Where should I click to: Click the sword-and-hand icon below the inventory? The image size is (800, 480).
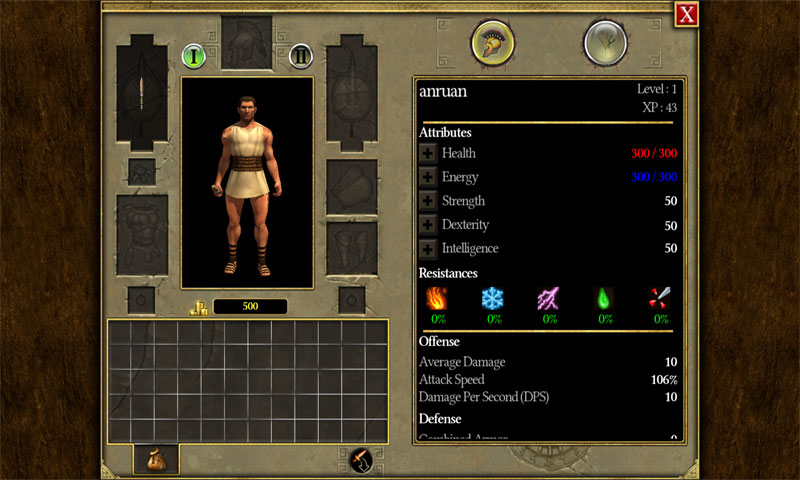click(358, 460)
